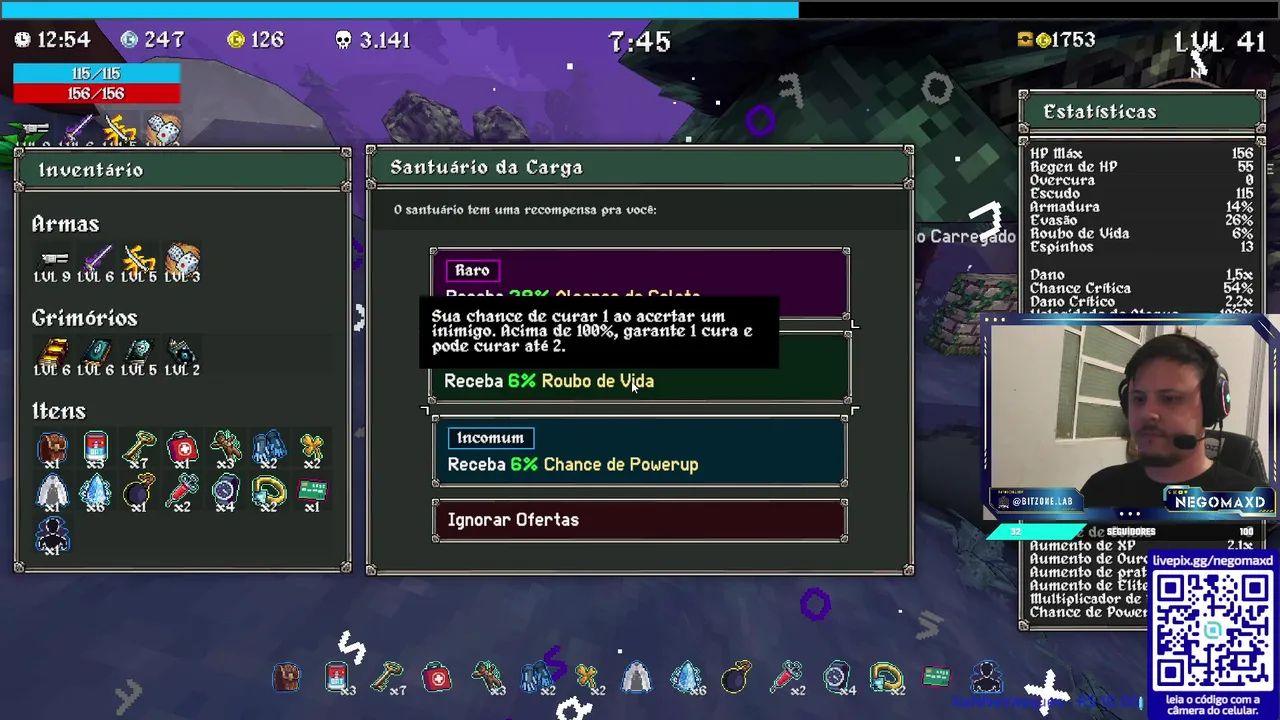Click the wristwatch item in Inventário panel
1280x720 pixels.
tap(225, 491)
